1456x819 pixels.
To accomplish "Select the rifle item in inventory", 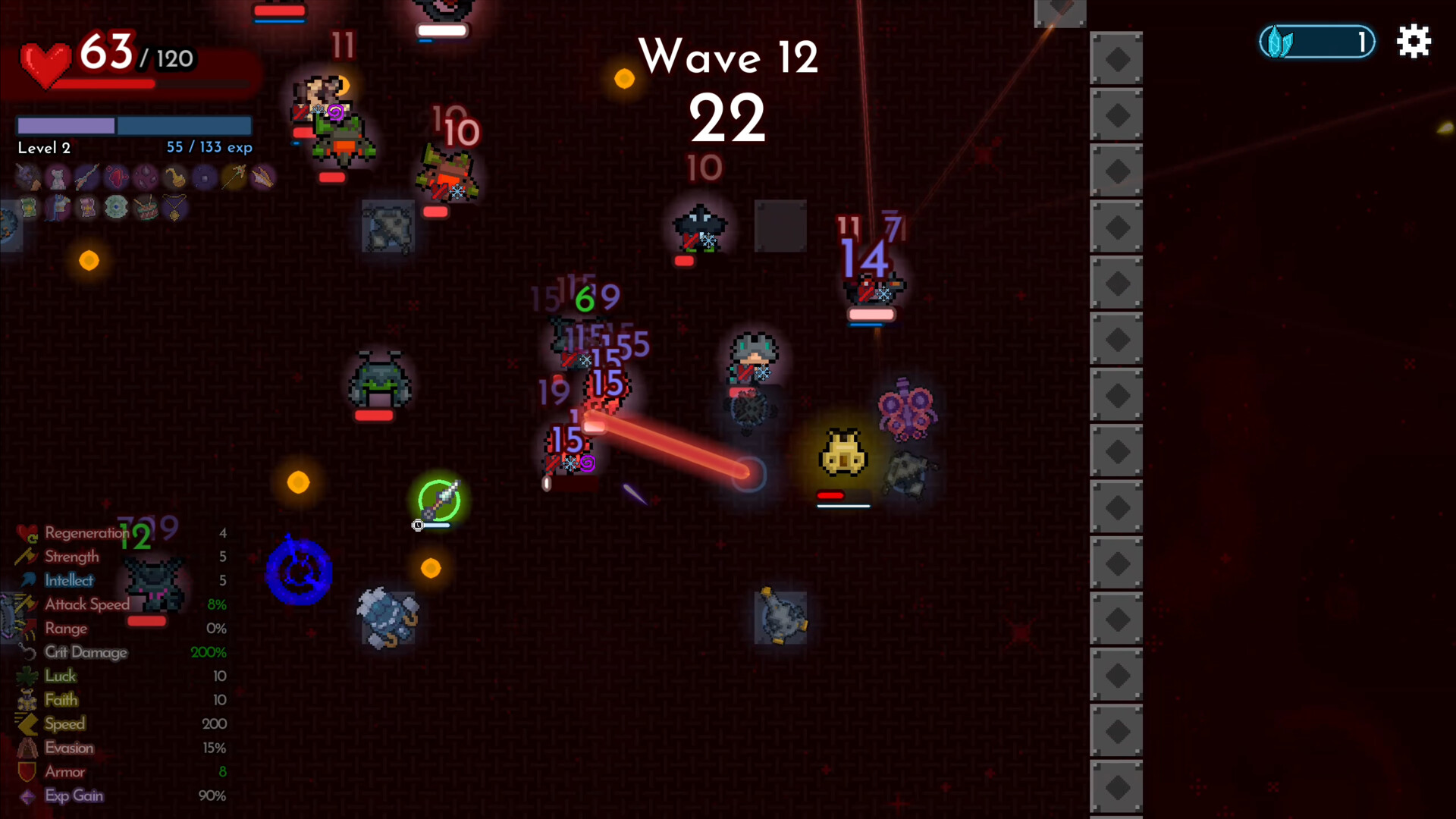I will pos(86,177).
